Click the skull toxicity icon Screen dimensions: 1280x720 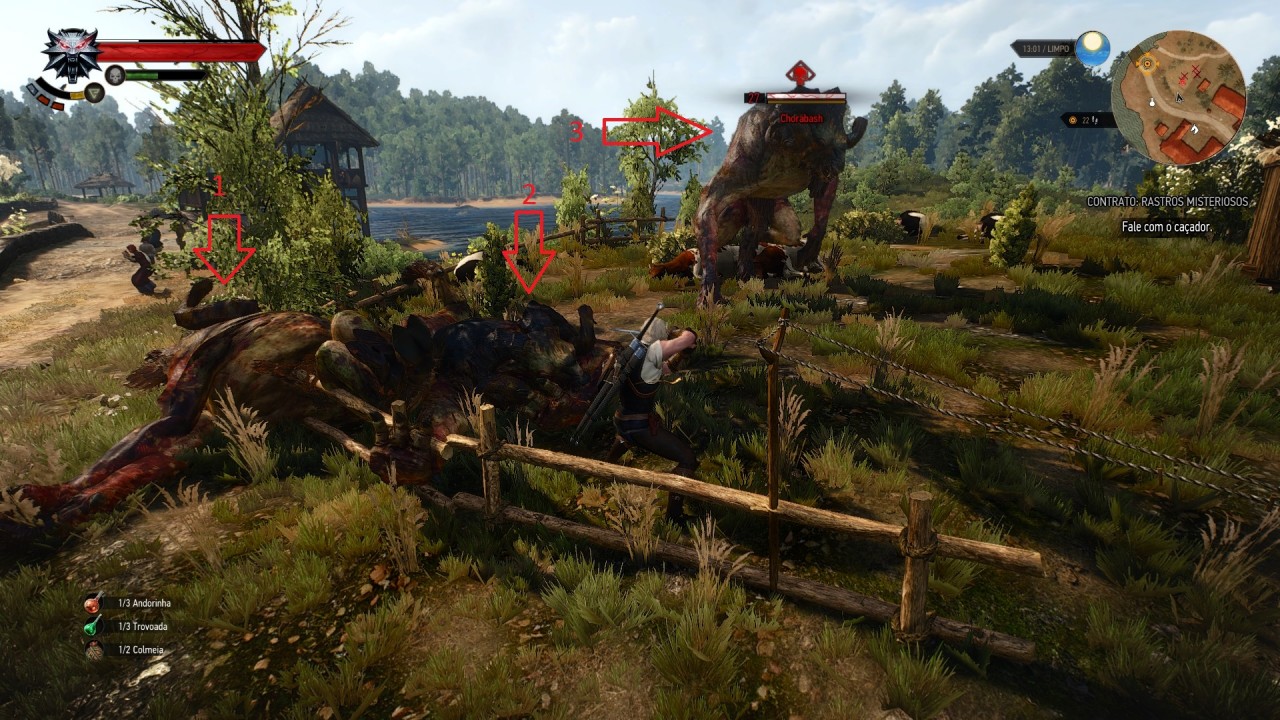[115, 74]
